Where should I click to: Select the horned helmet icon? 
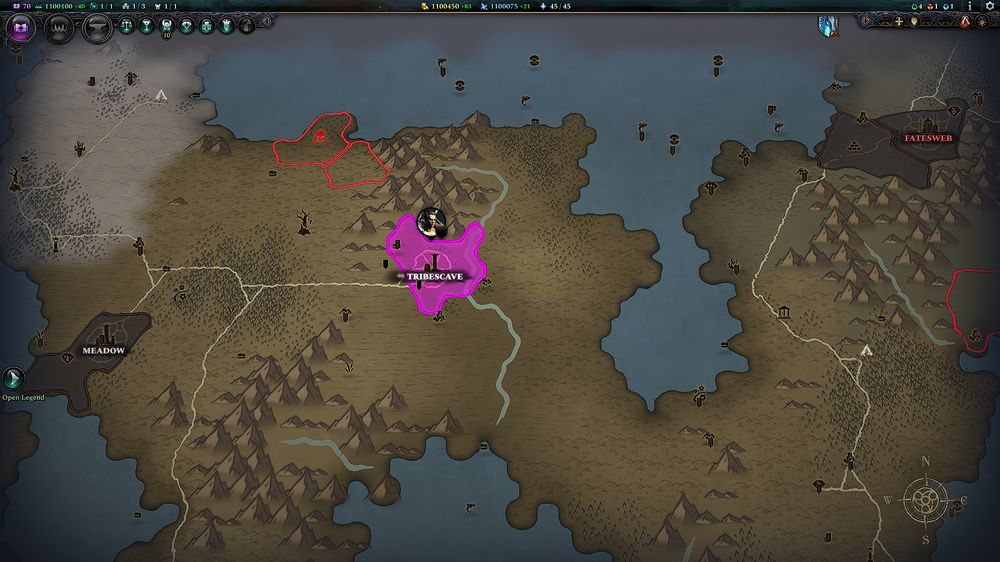[167, 26]
